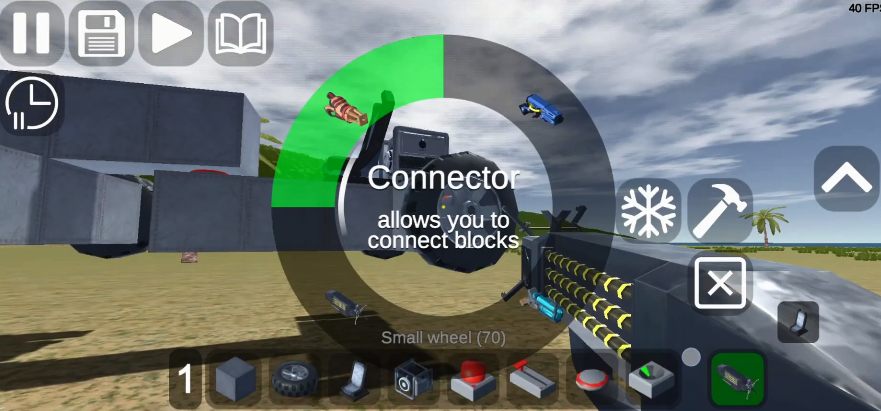This screenshot has height=411, width=881.
Task: Choose the orange connector tool in the radial menu
Action: coord(346,107)
